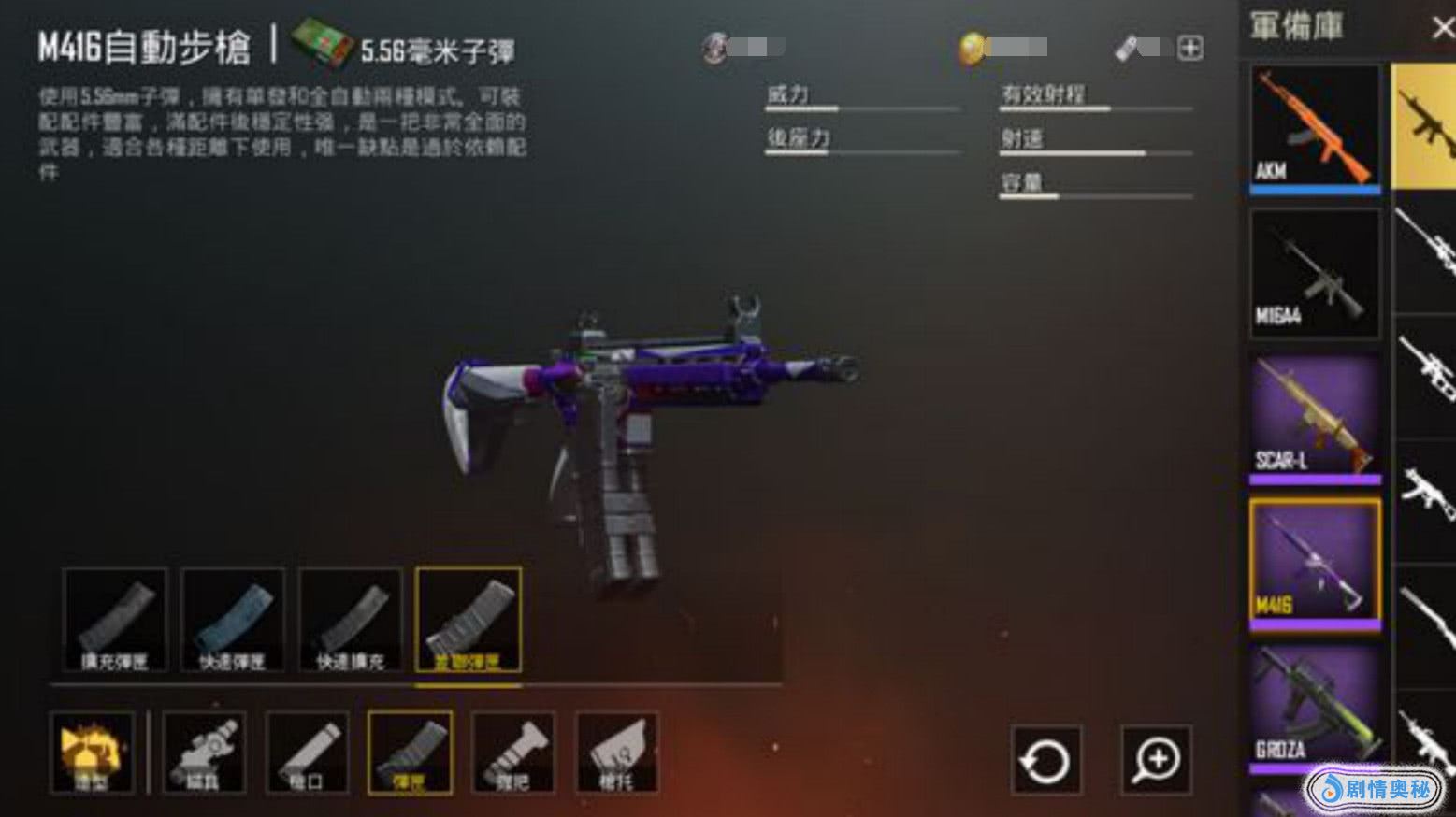Image resolution: width=1456 pixels, height=817 pixels.
Task: Open the 造型 skin category
Action: 92,752
